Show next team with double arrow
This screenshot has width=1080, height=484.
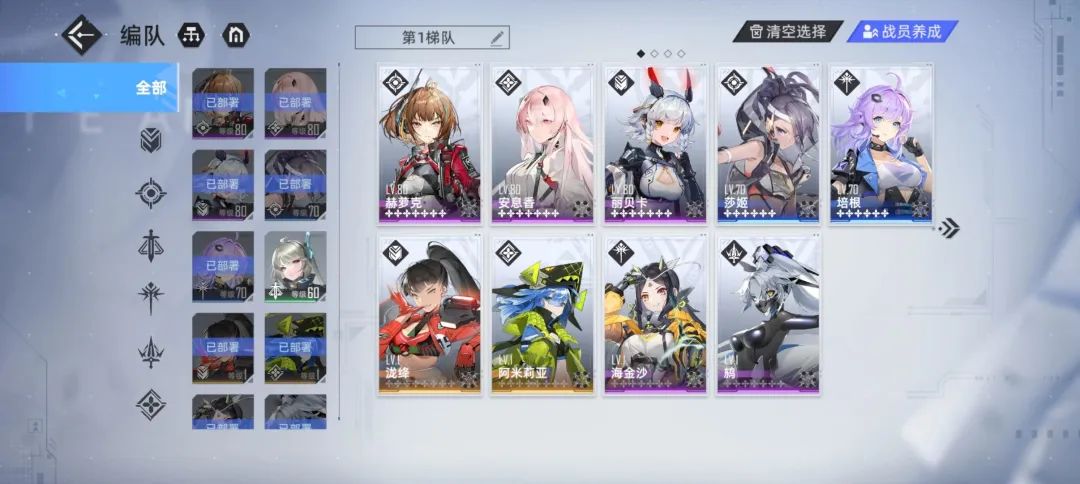(x=948, y=228)
